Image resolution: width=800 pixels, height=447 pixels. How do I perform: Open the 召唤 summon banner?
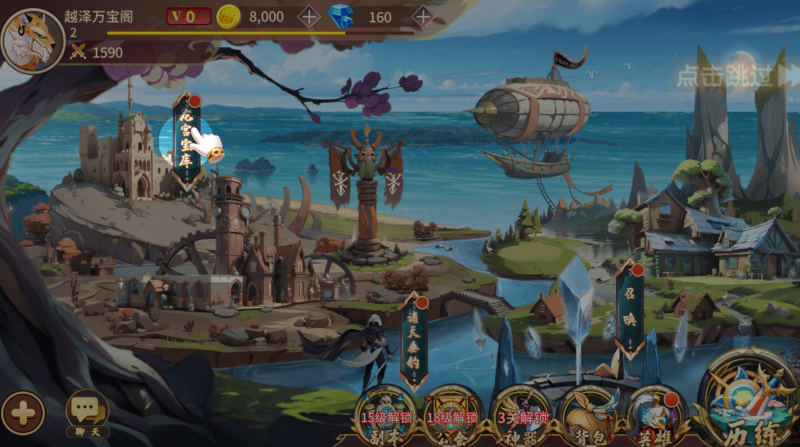pos(629,306)
